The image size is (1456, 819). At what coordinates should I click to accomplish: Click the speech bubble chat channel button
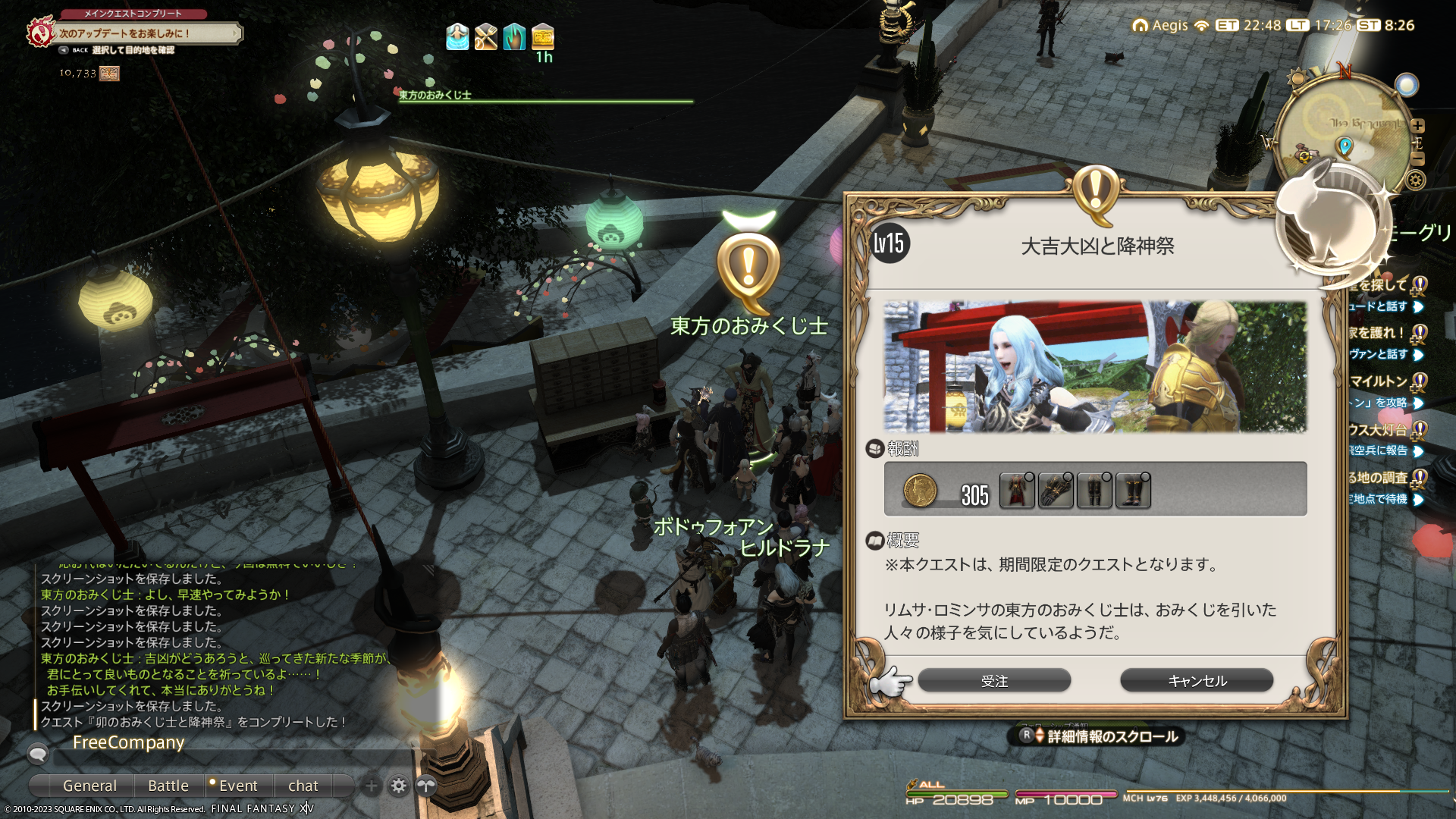point(38,753)
